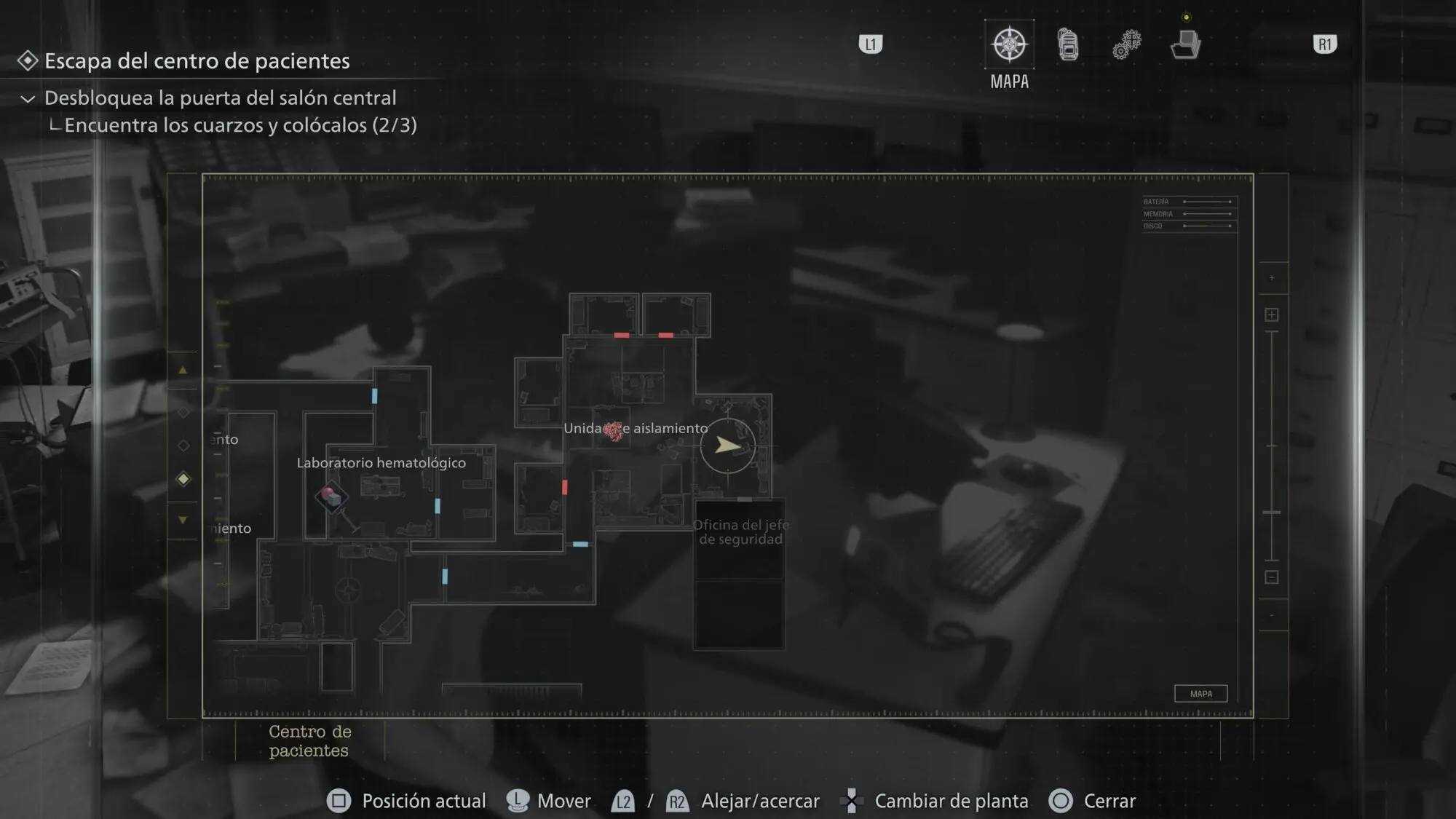The width and height of the screenshot is (1456, 819).
Task: Click the Escapa del centro de pacientes objective
Action: (197, 61)
